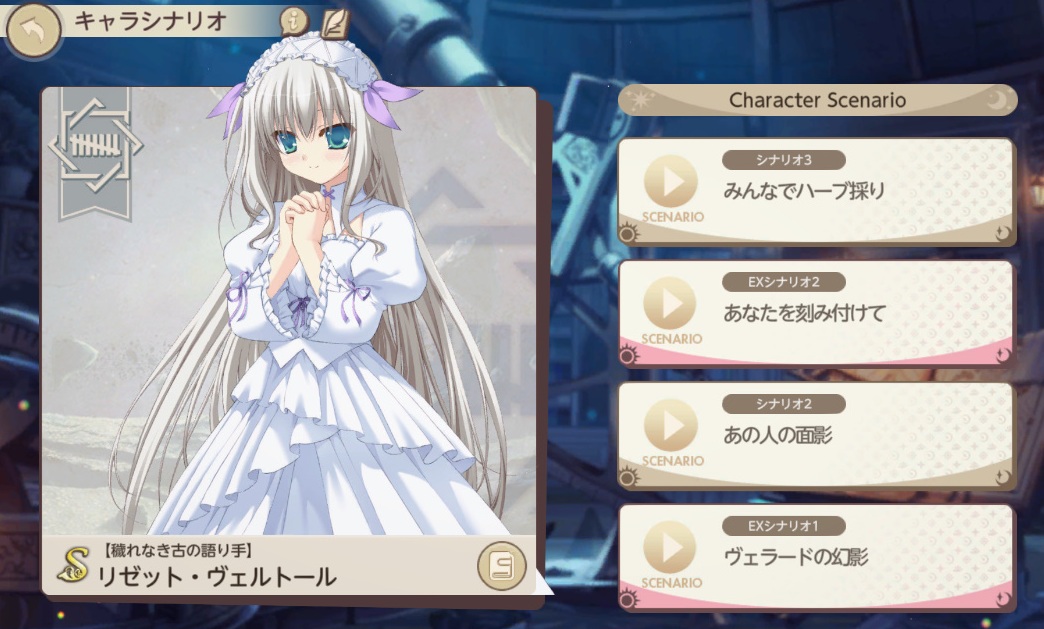Select the emblem banner on the character card
Screen dimensions: 1044x629
pyautogui.click(x=95, y=150)
